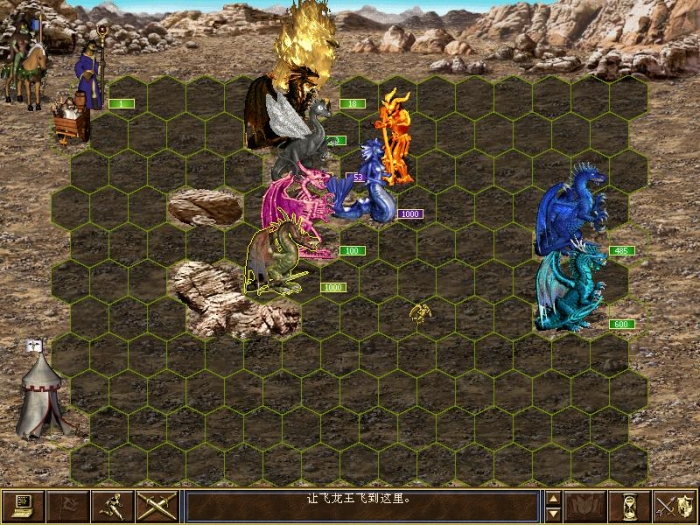Screen dimensions: 700x525
Task: Make the active unit wait using the hourglass
Action: pyautogui.click(x=631, y=505)
